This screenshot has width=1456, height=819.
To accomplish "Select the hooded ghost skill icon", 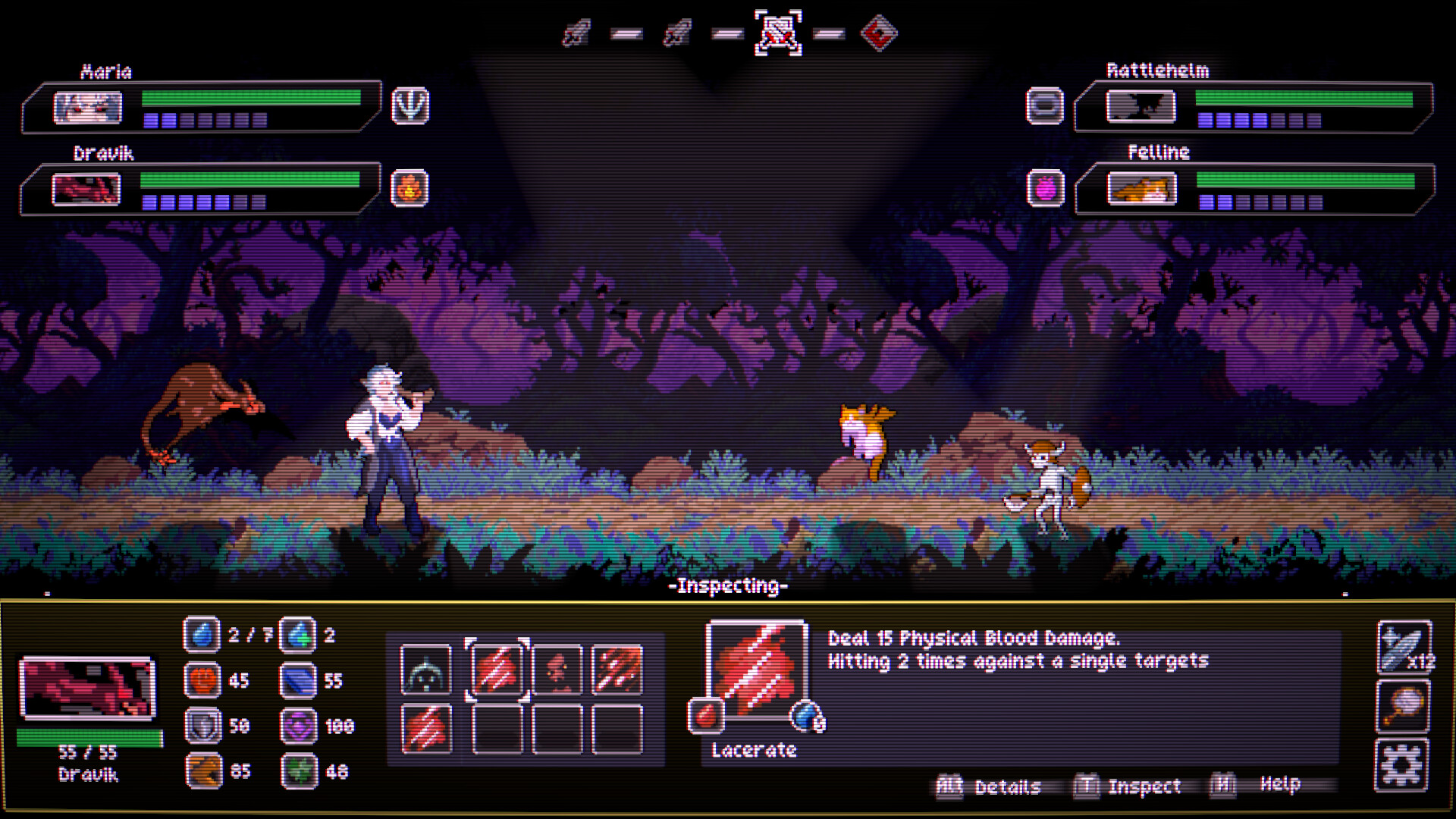I will point(425,671).
